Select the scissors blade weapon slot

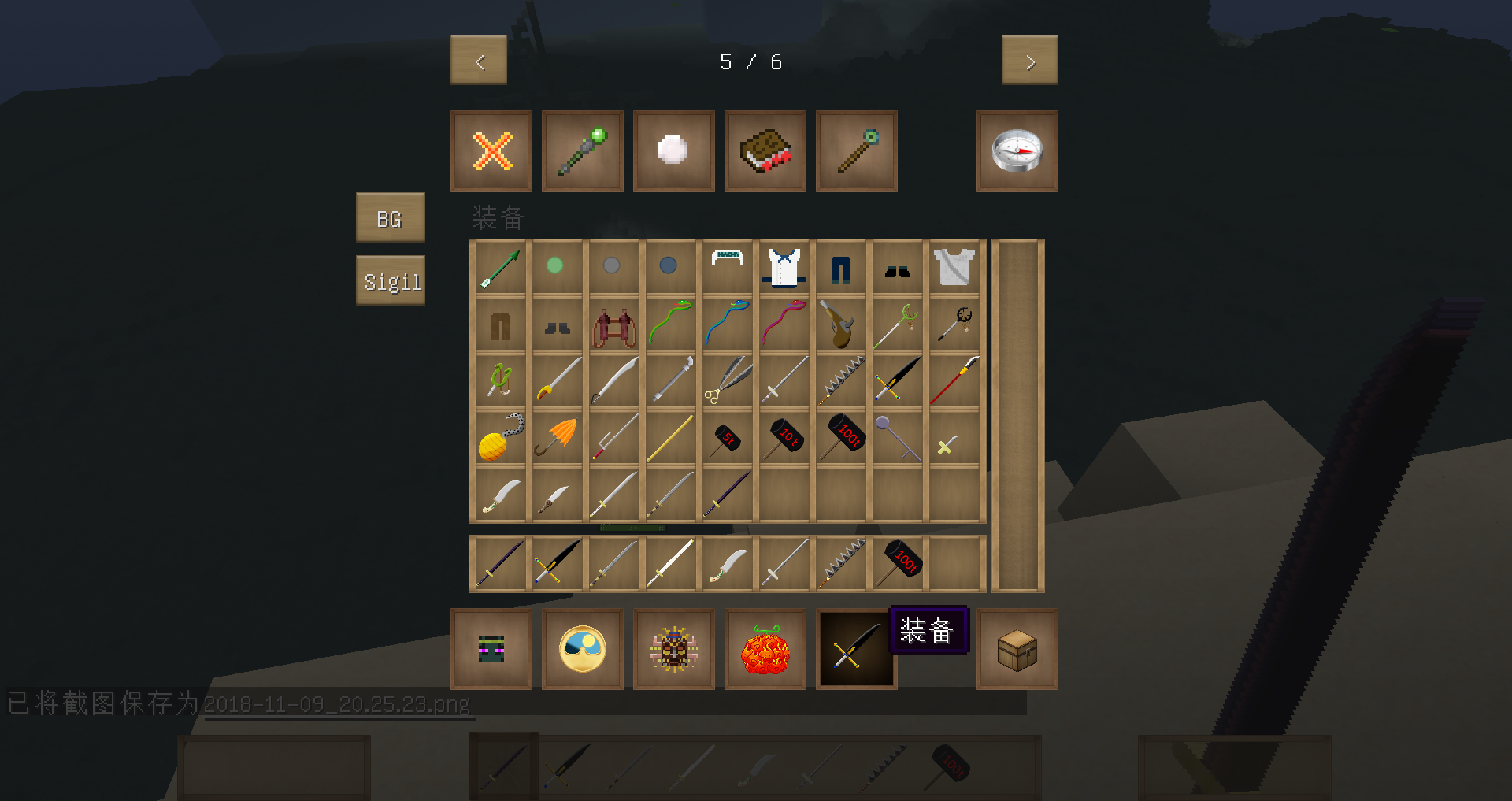tap(728, 381)
